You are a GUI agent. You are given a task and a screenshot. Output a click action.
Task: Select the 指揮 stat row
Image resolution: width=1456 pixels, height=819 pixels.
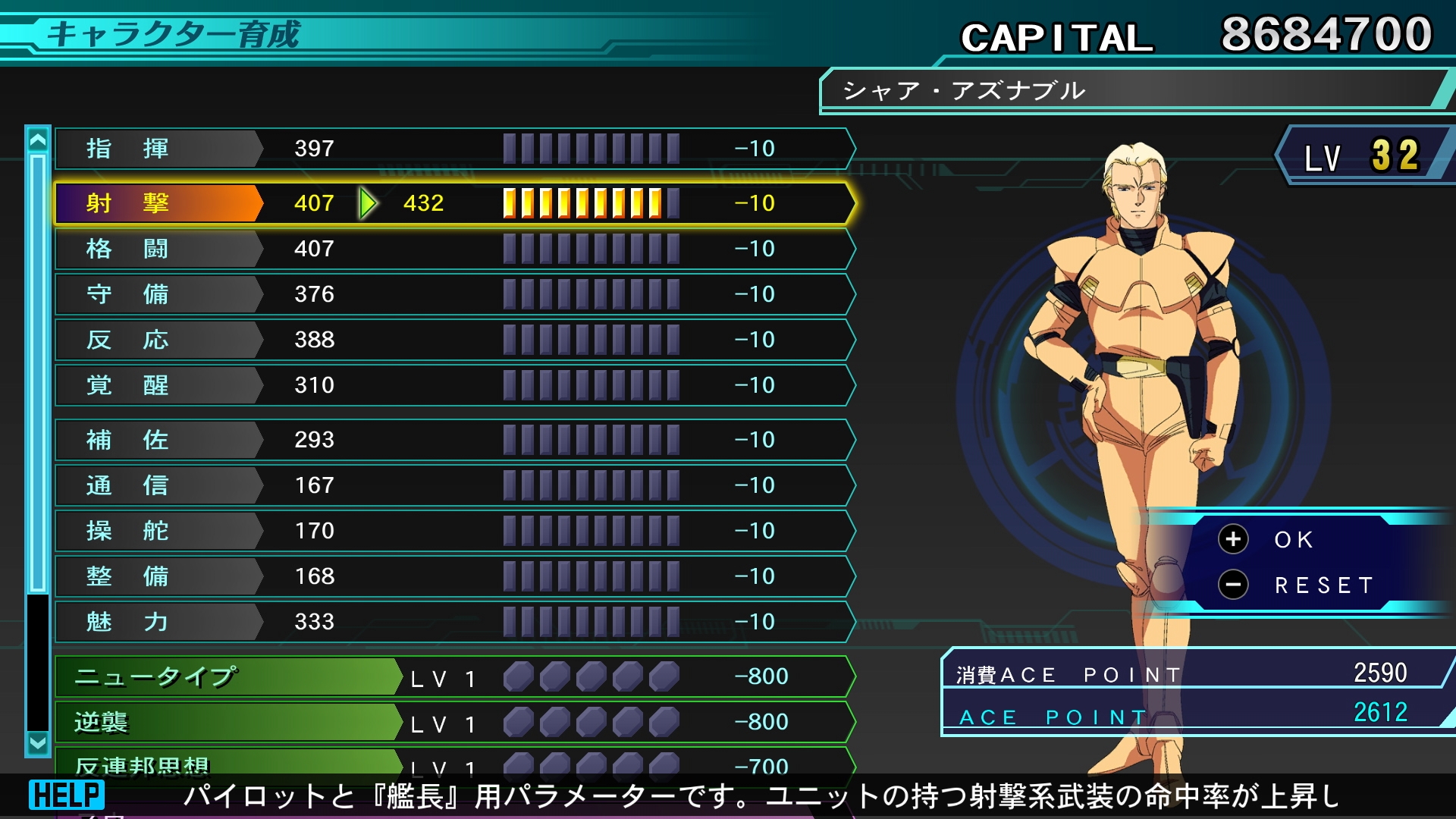(455, 149)
